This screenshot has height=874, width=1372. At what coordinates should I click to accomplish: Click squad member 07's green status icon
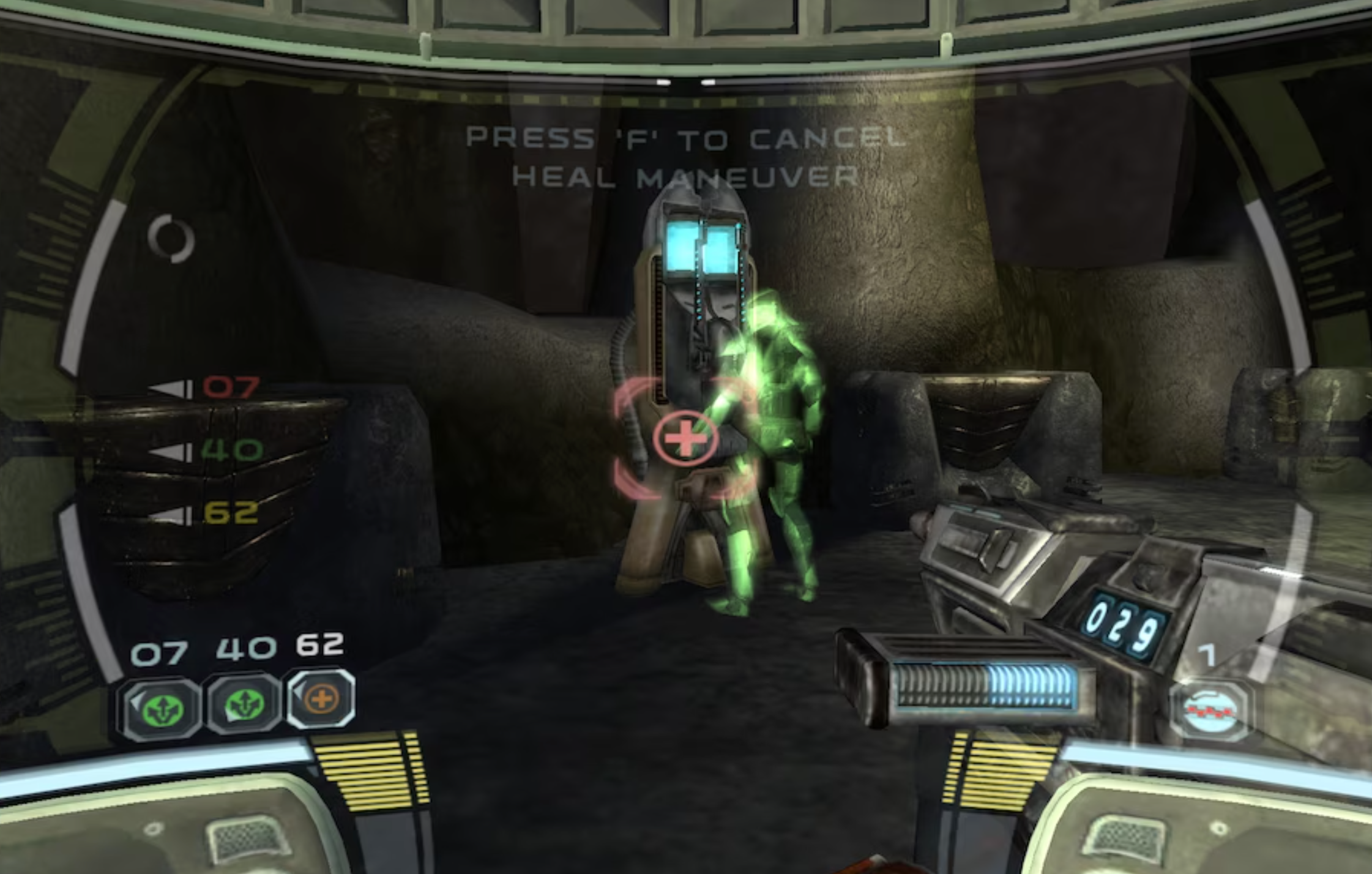[x=162, y=708]
